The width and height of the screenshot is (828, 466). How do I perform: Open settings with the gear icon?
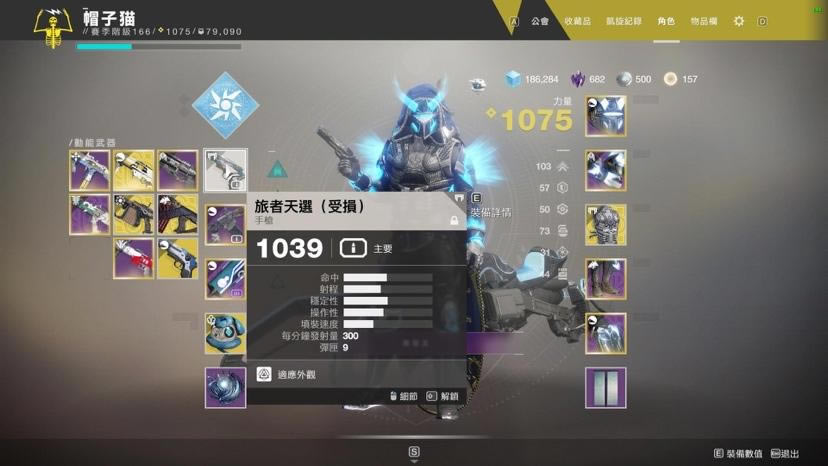coord(739,21)
